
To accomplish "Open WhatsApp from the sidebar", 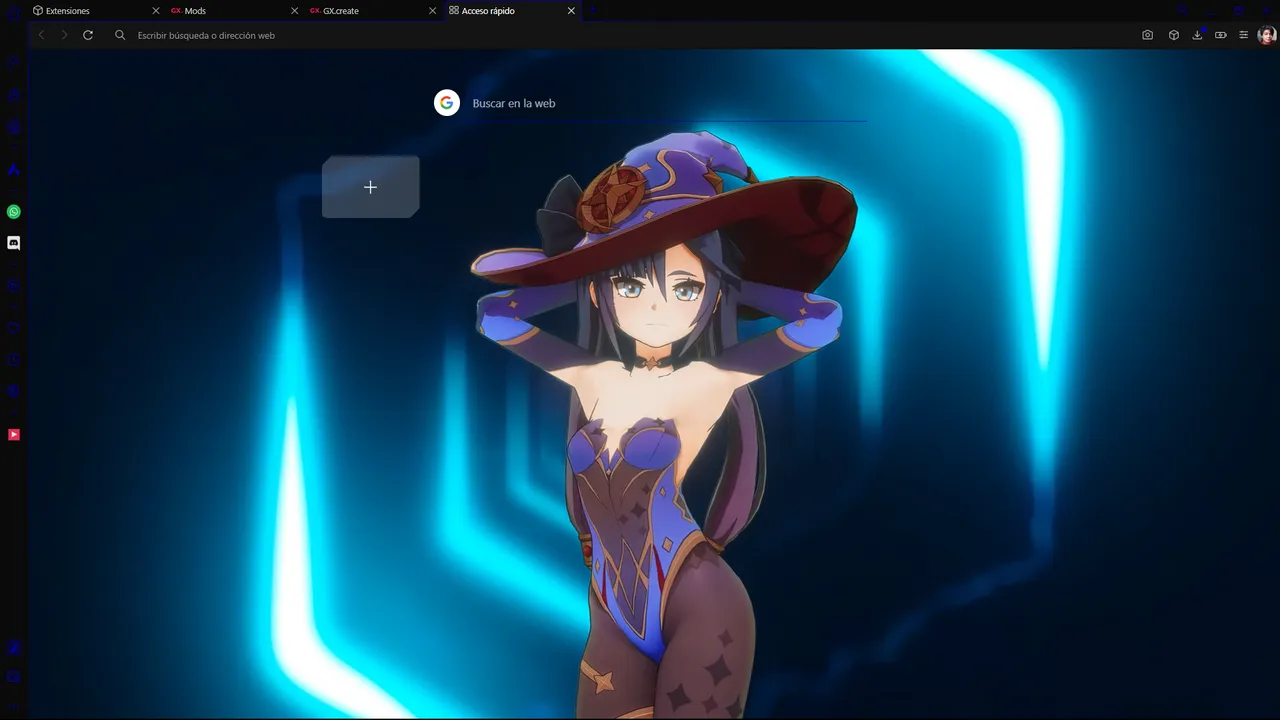I will (x=13, y=211).
